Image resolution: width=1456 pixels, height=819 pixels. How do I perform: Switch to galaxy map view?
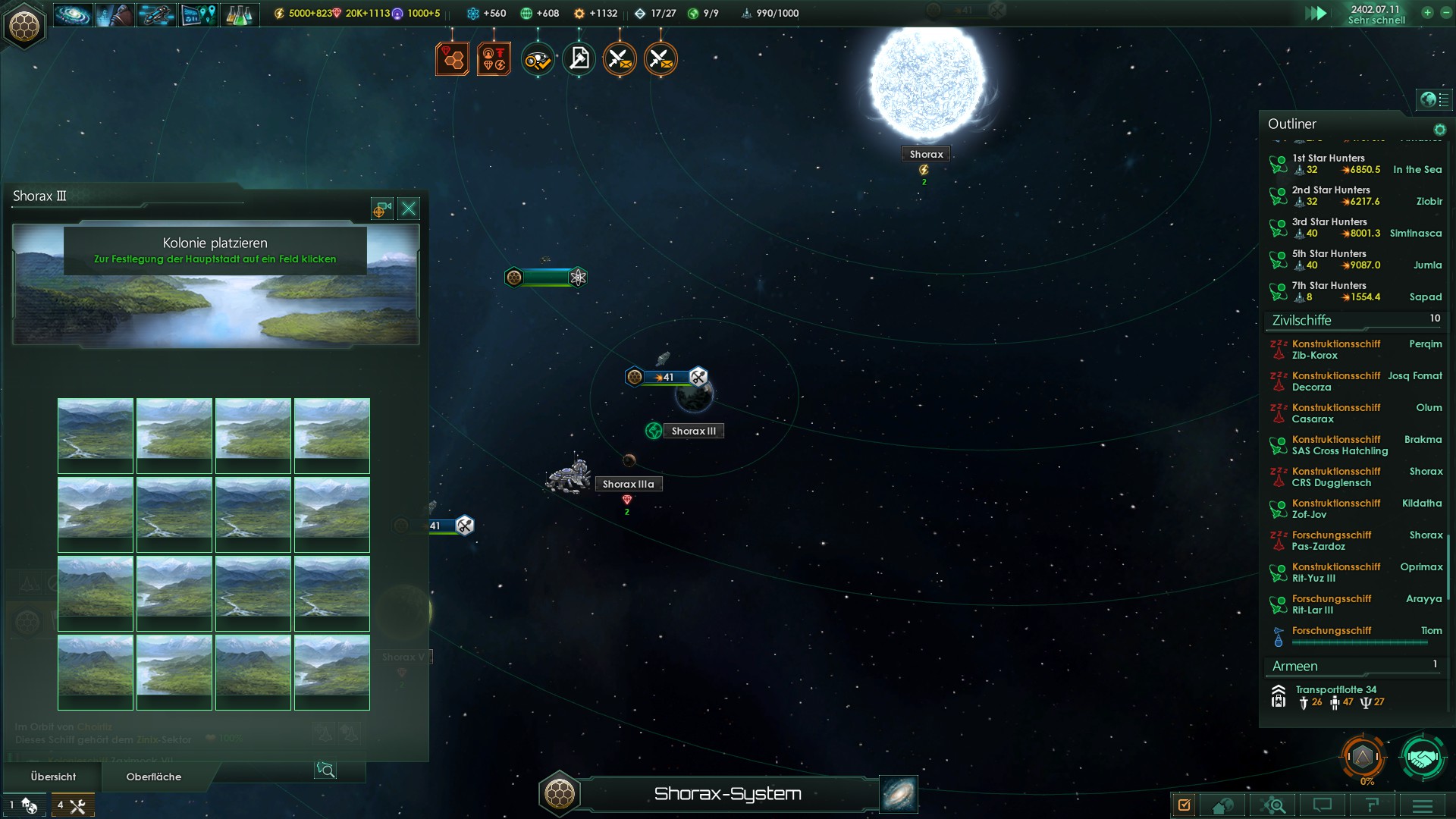click(x=899, y=794)
